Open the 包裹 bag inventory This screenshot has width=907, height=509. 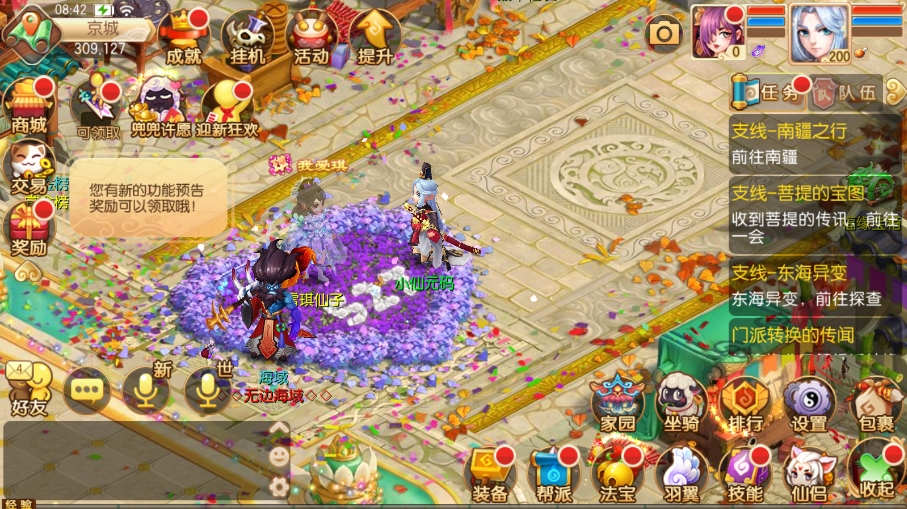(876, 403)
